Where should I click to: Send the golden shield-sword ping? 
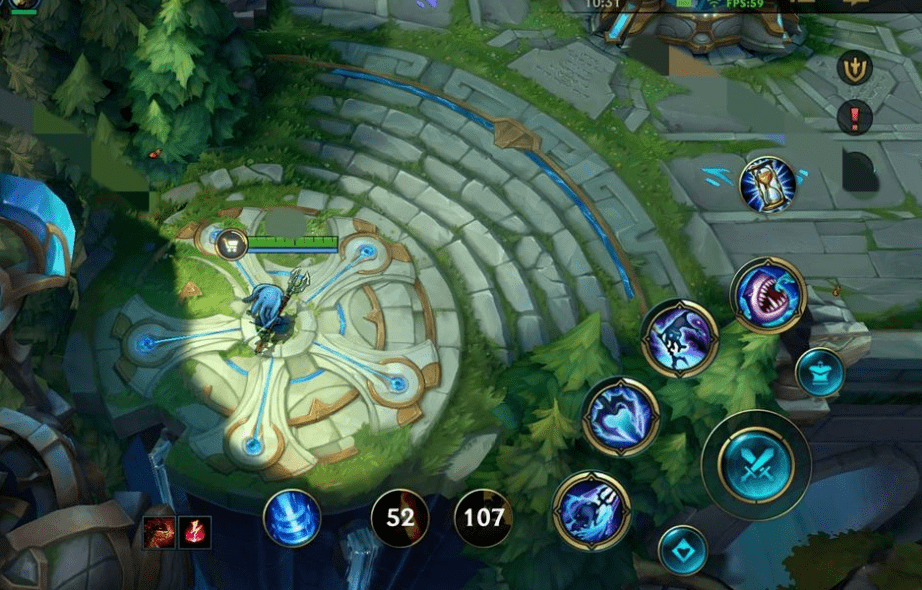pyautogui.click(x=855, y=68)
